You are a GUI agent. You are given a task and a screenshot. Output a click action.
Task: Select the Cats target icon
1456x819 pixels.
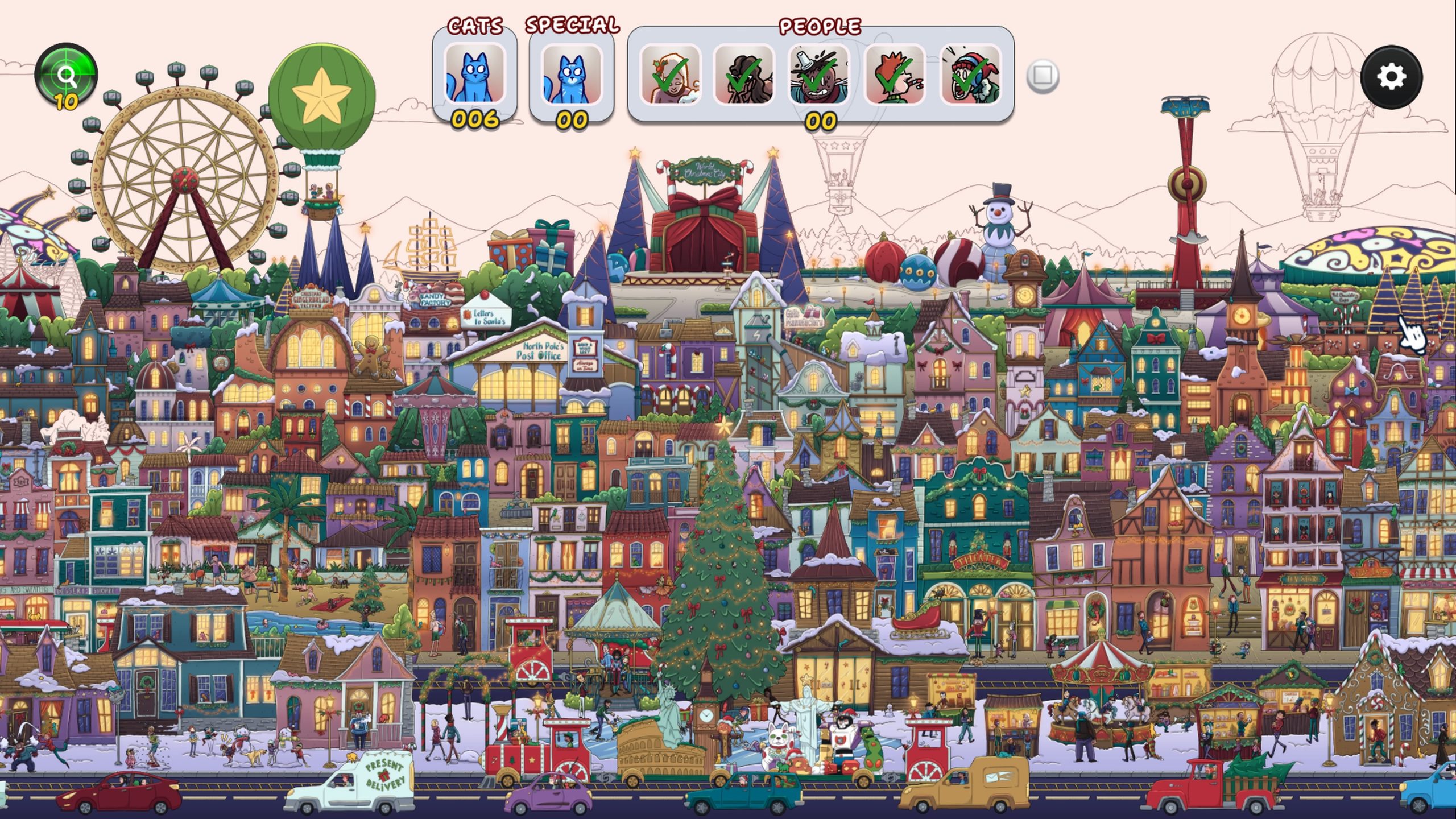pyautogui.click(x=474, y=75)
